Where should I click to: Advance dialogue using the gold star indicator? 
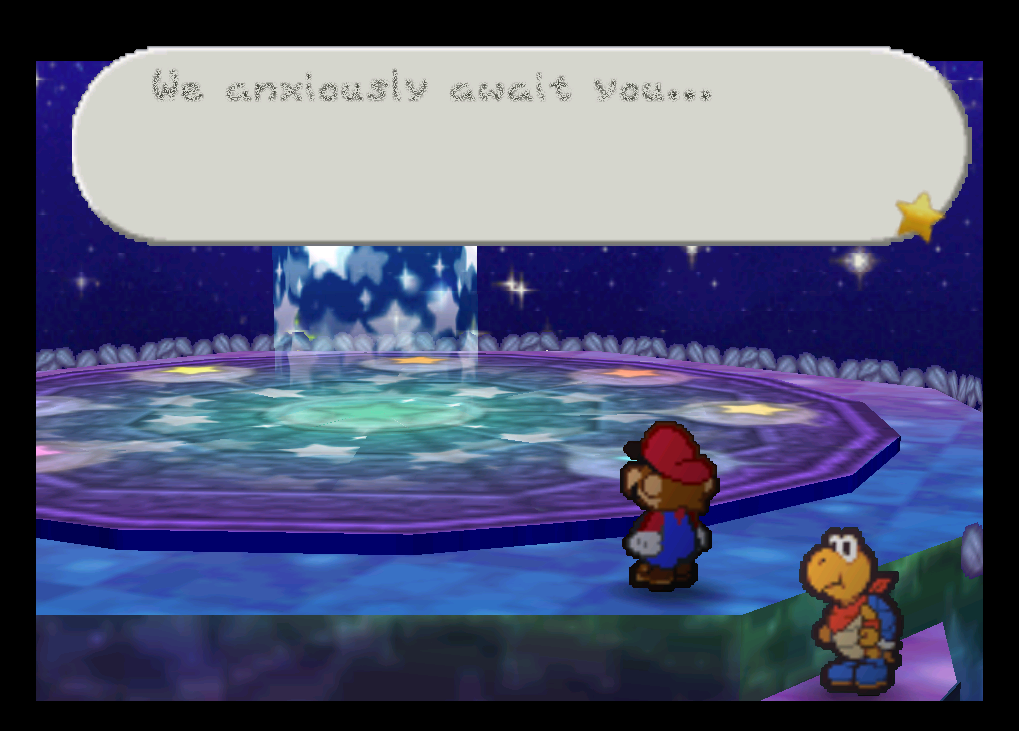click(x=919, y=216)
